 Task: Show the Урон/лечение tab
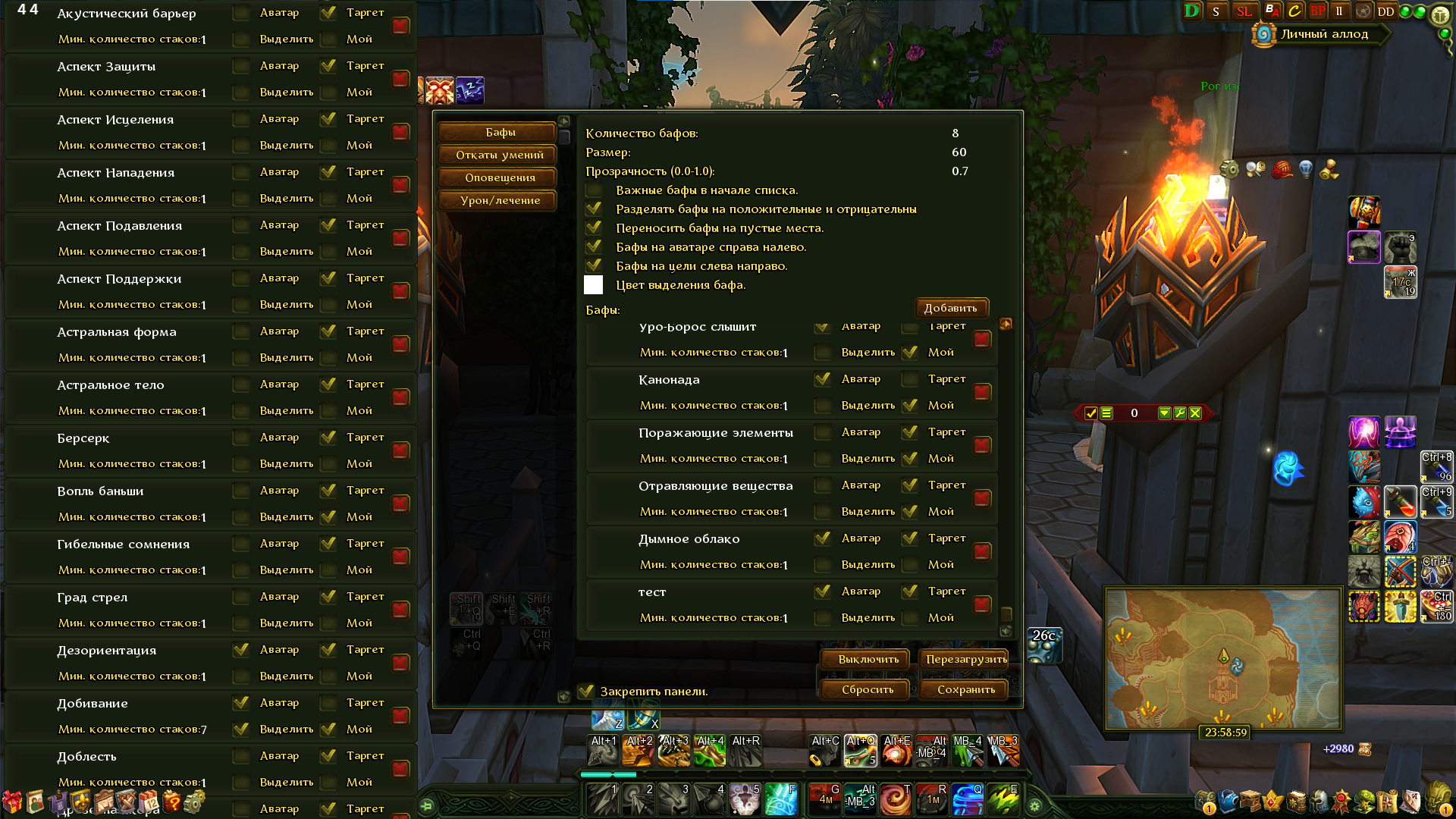(x=500, y=201)
